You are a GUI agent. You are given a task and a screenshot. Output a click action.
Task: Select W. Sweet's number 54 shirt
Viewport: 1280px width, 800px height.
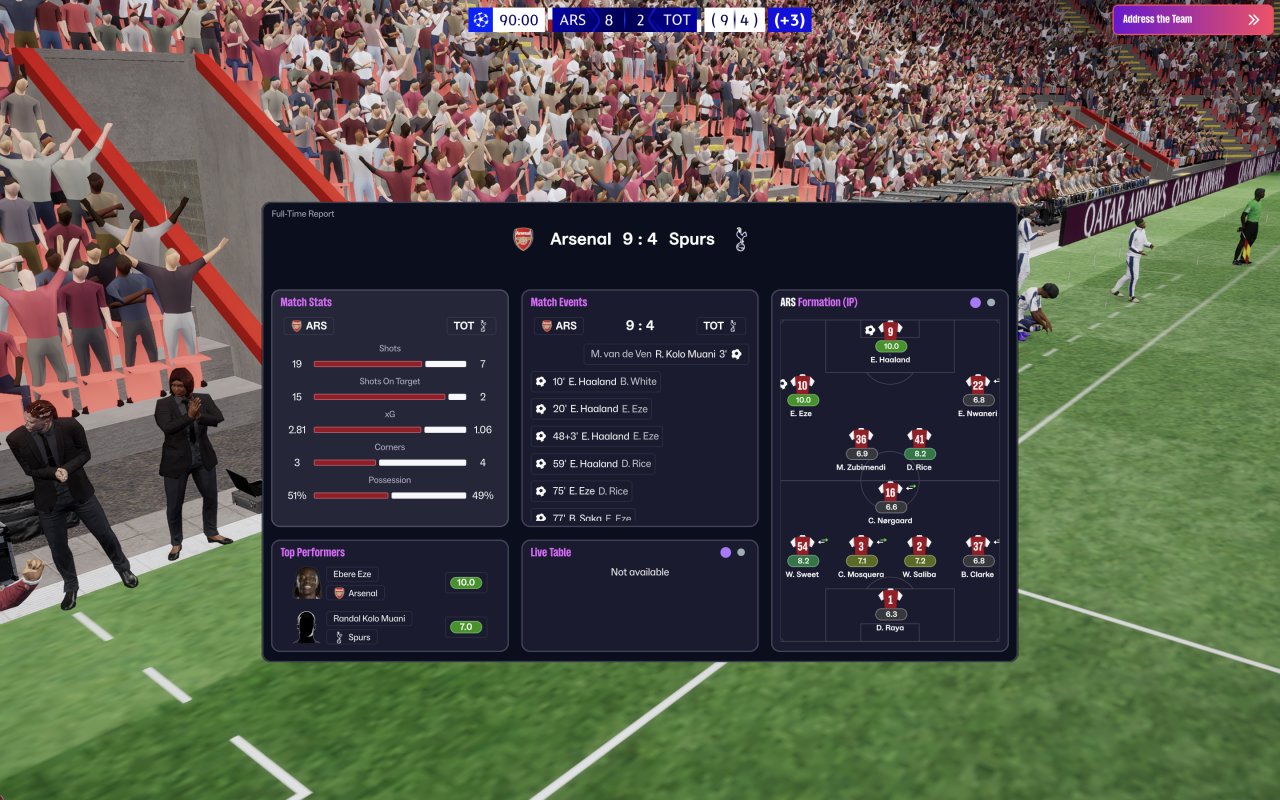[802, 545]
